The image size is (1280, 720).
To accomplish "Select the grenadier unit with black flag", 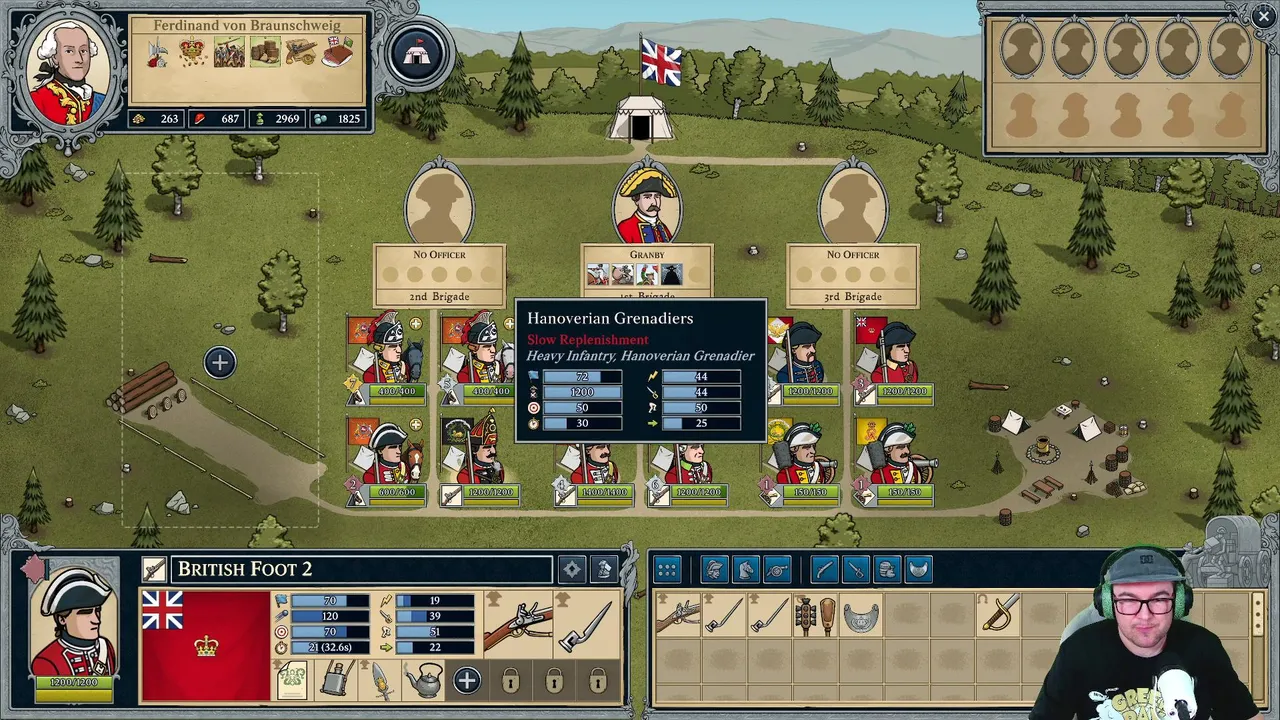I will pos(482,455).
